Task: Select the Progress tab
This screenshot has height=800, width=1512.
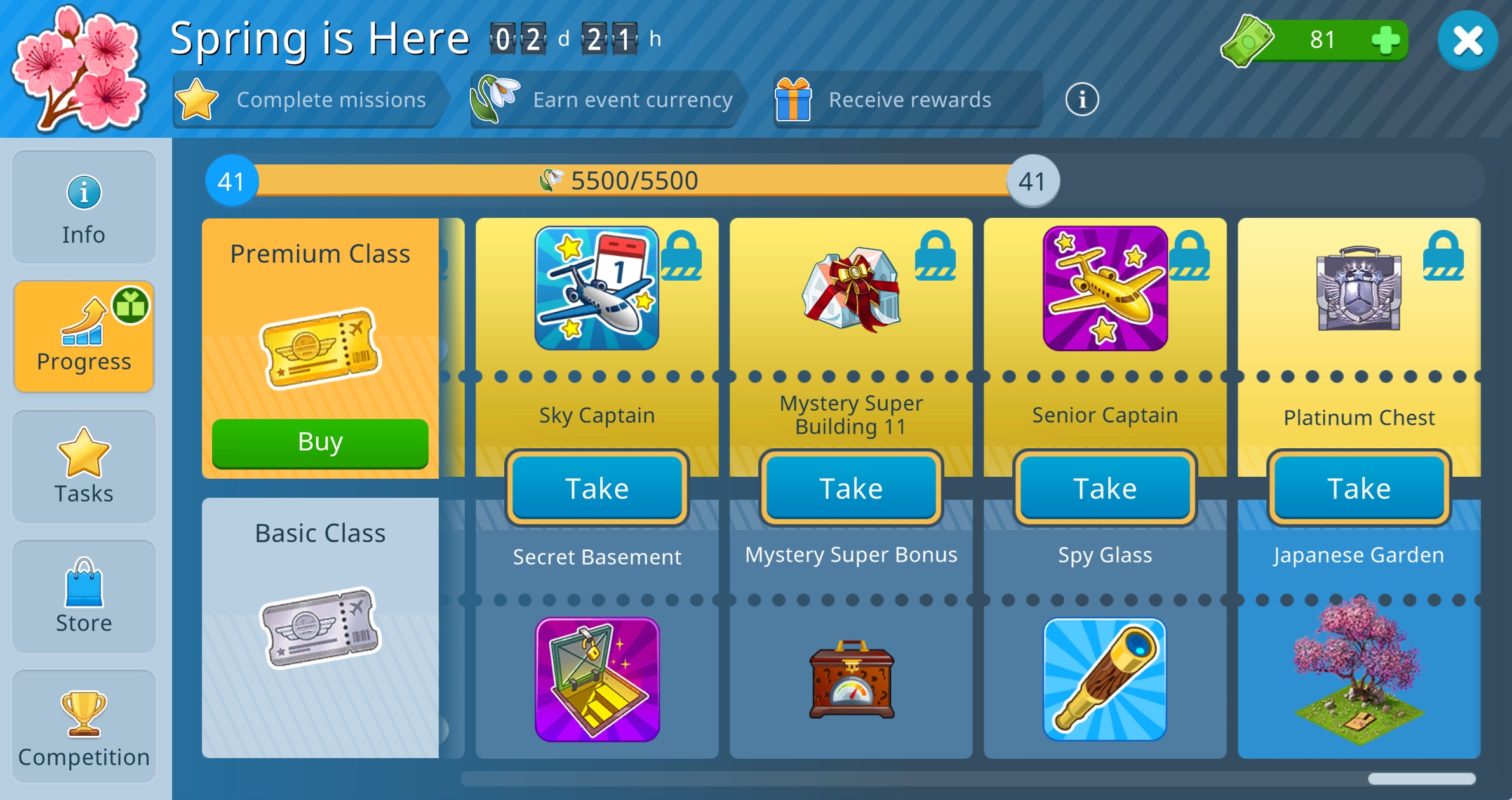Action: click(84, 337)
